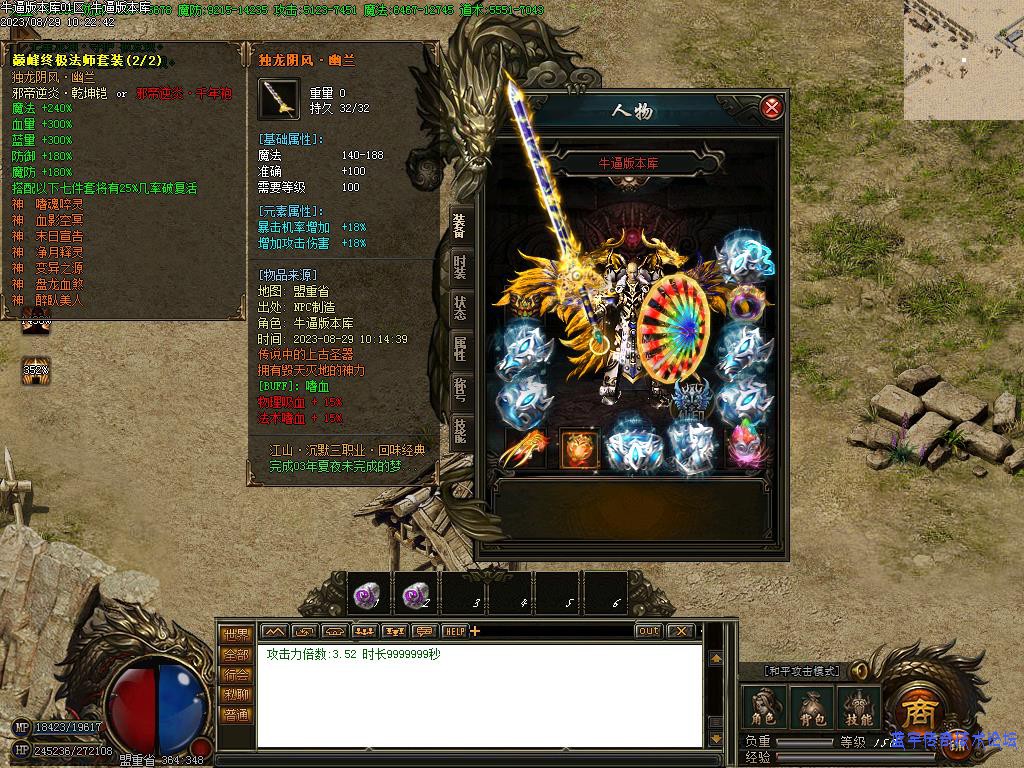The height and width of the screenshot is (768, 1024).
Task: Click the OUT button on chat toolbar
Action: click(648, 631)
